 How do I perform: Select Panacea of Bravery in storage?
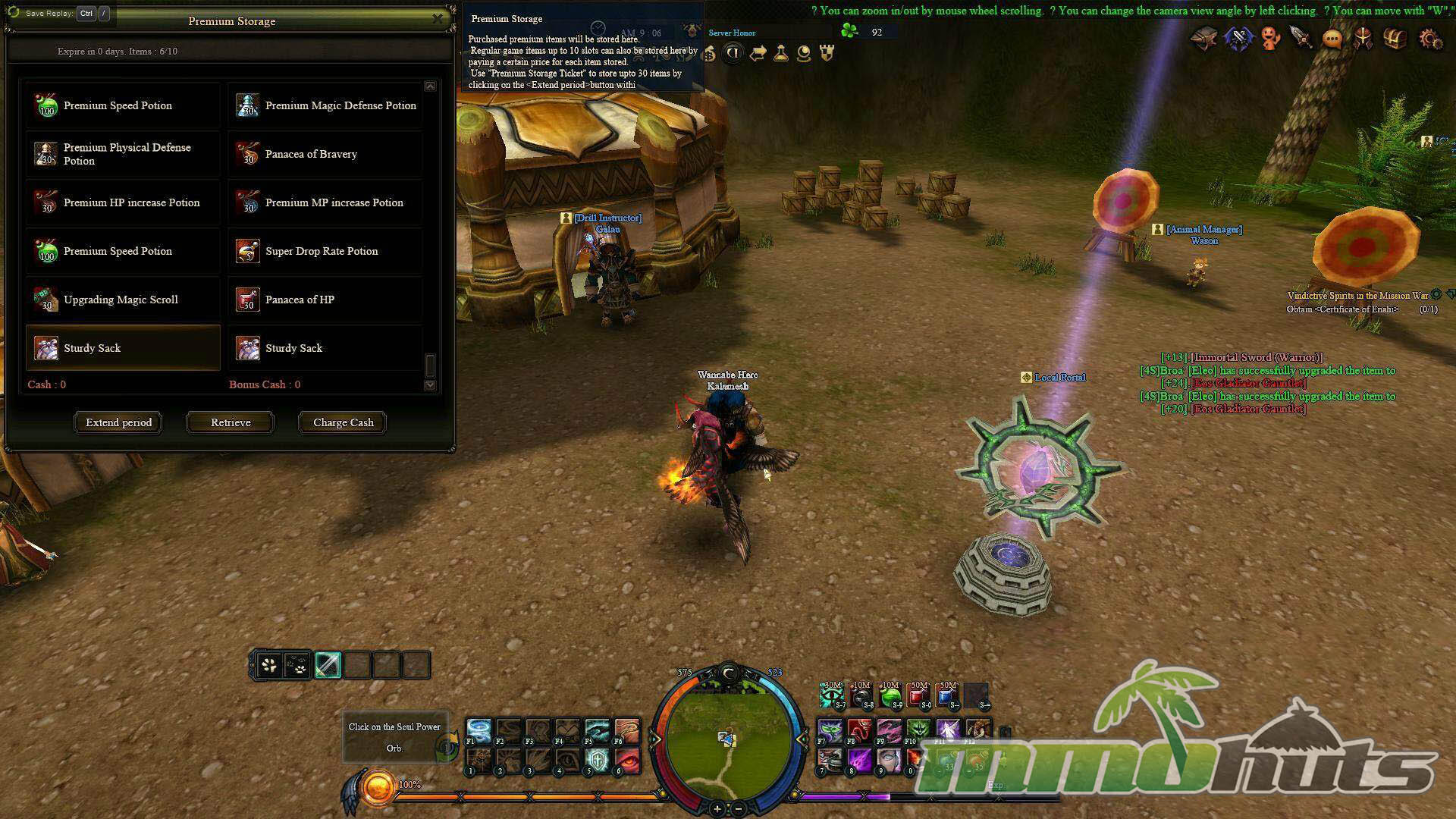pyautogui.click(x=325, y=154)
